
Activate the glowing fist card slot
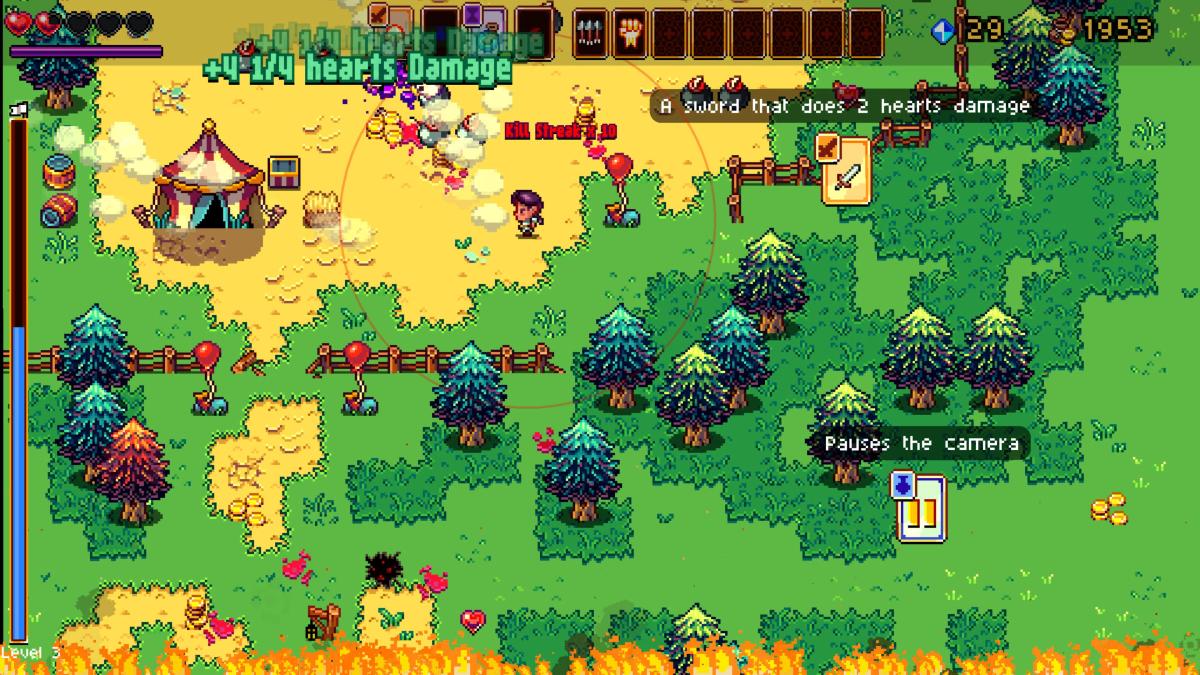pos(629,32)
